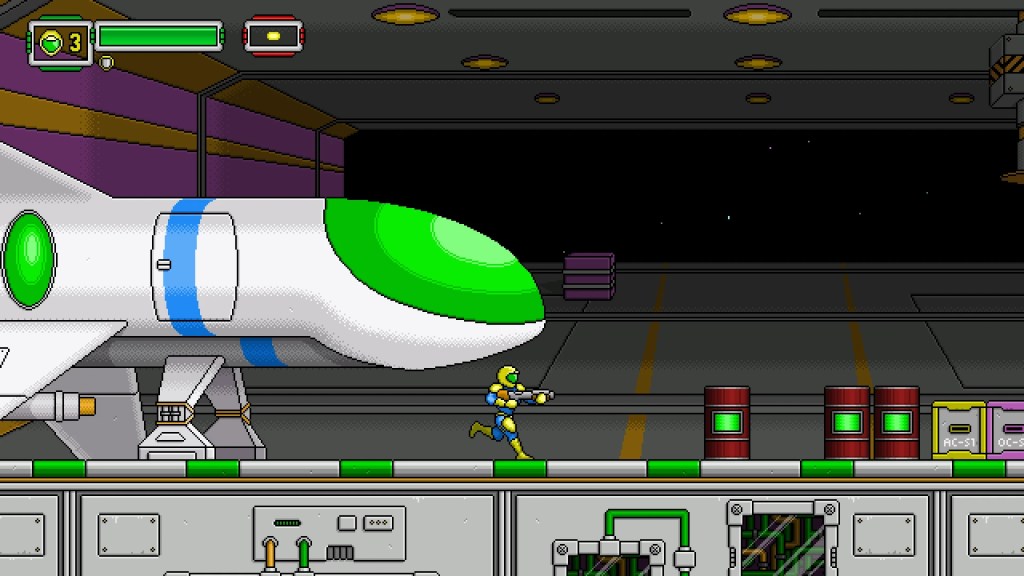Screen dimensions: 1024x576
Task: Click the yellow blaster shot weapon indicator
Action: pyautogui.click(x=273, y=37)
